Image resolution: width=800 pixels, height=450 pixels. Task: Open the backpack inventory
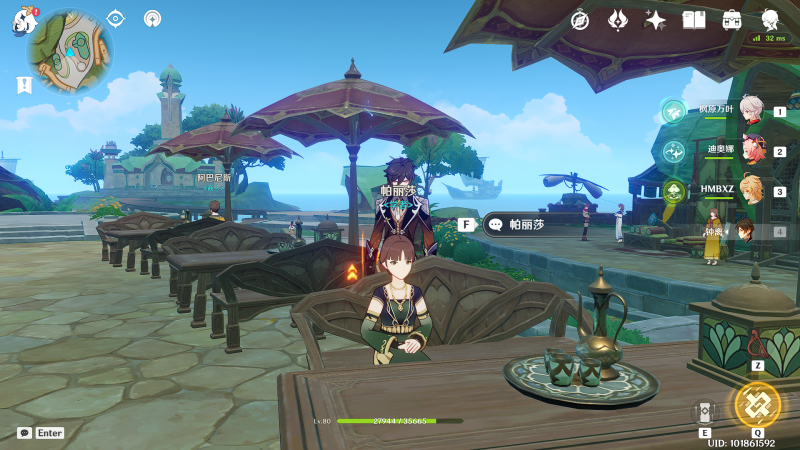[732, 20]
